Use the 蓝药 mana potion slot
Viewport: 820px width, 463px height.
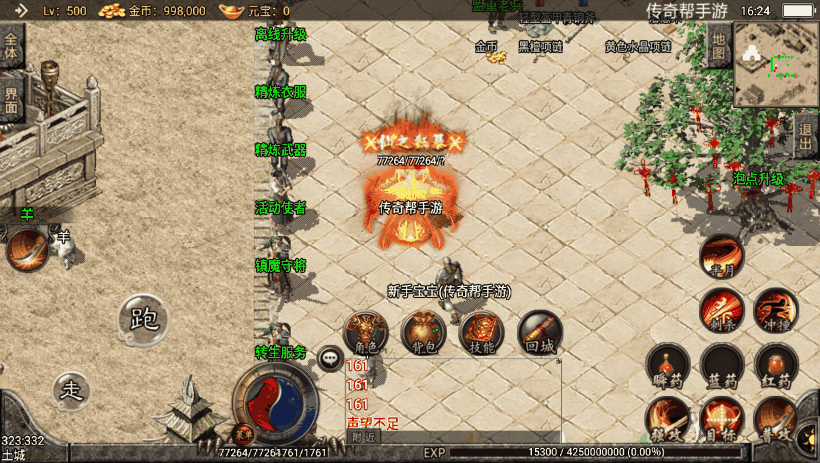pyautogui.click(x=721, y=365)
